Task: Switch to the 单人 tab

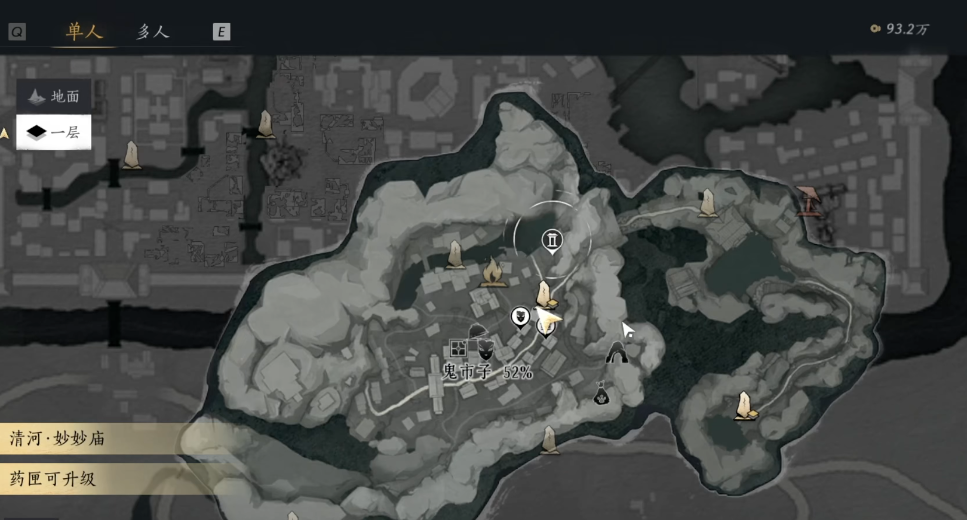Action: click(x=84, y=32)
